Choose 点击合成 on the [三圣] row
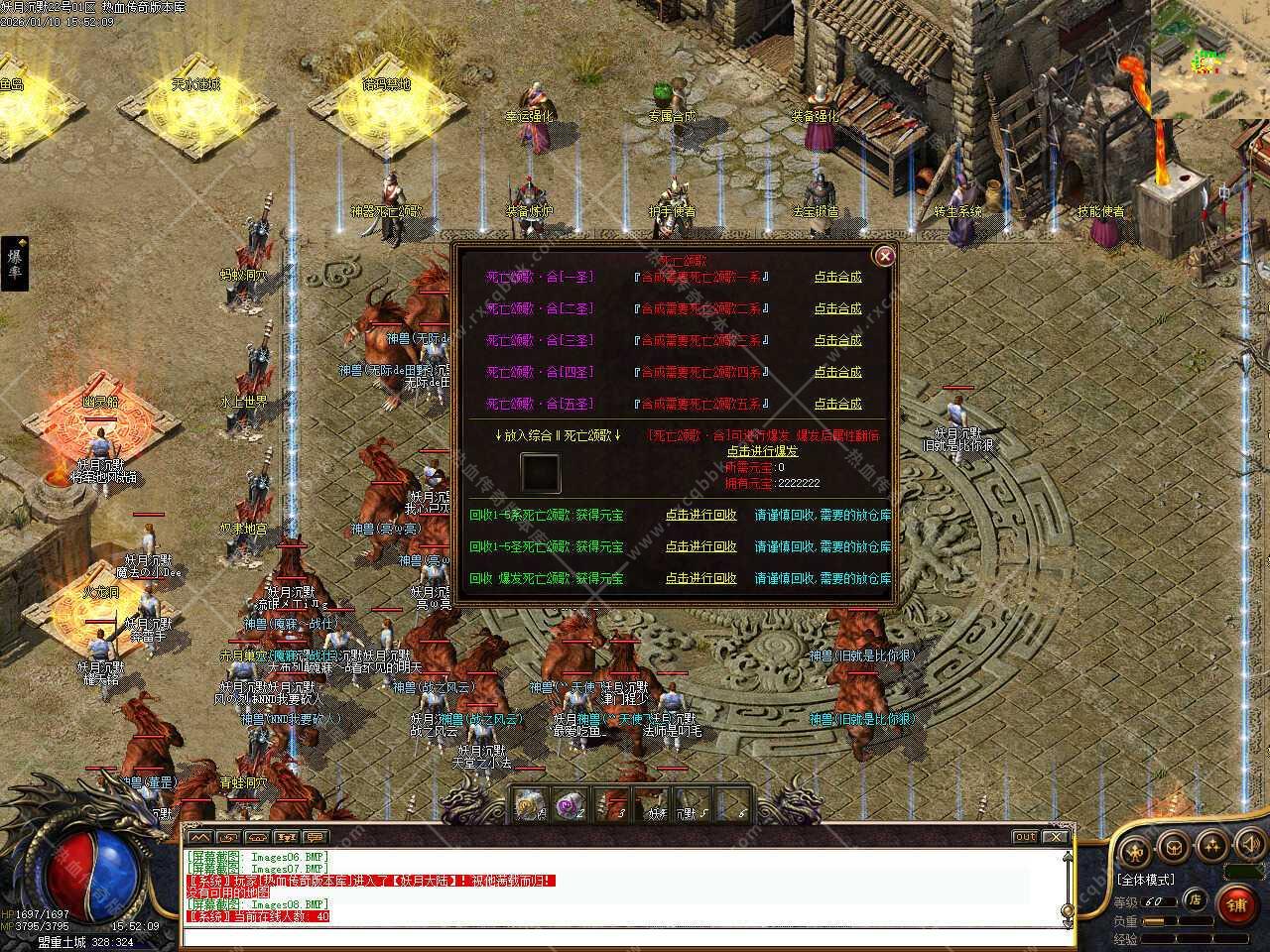Image resolution: width=1270 pixels, height=952 pixels. coord(837,341)
